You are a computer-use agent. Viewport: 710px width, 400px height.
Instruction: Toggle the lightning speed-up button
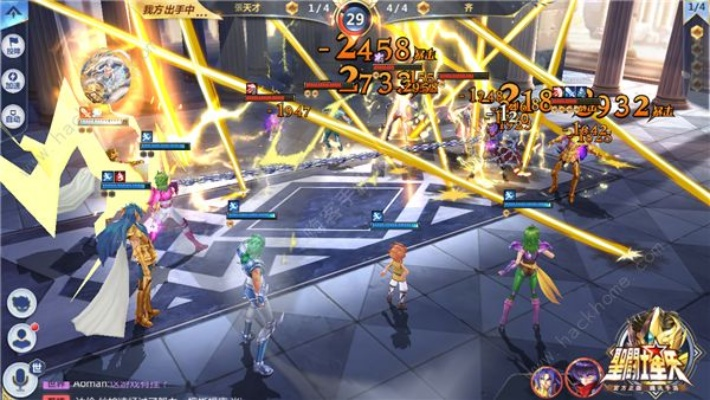pyautogui.click(x=13, y=85)
